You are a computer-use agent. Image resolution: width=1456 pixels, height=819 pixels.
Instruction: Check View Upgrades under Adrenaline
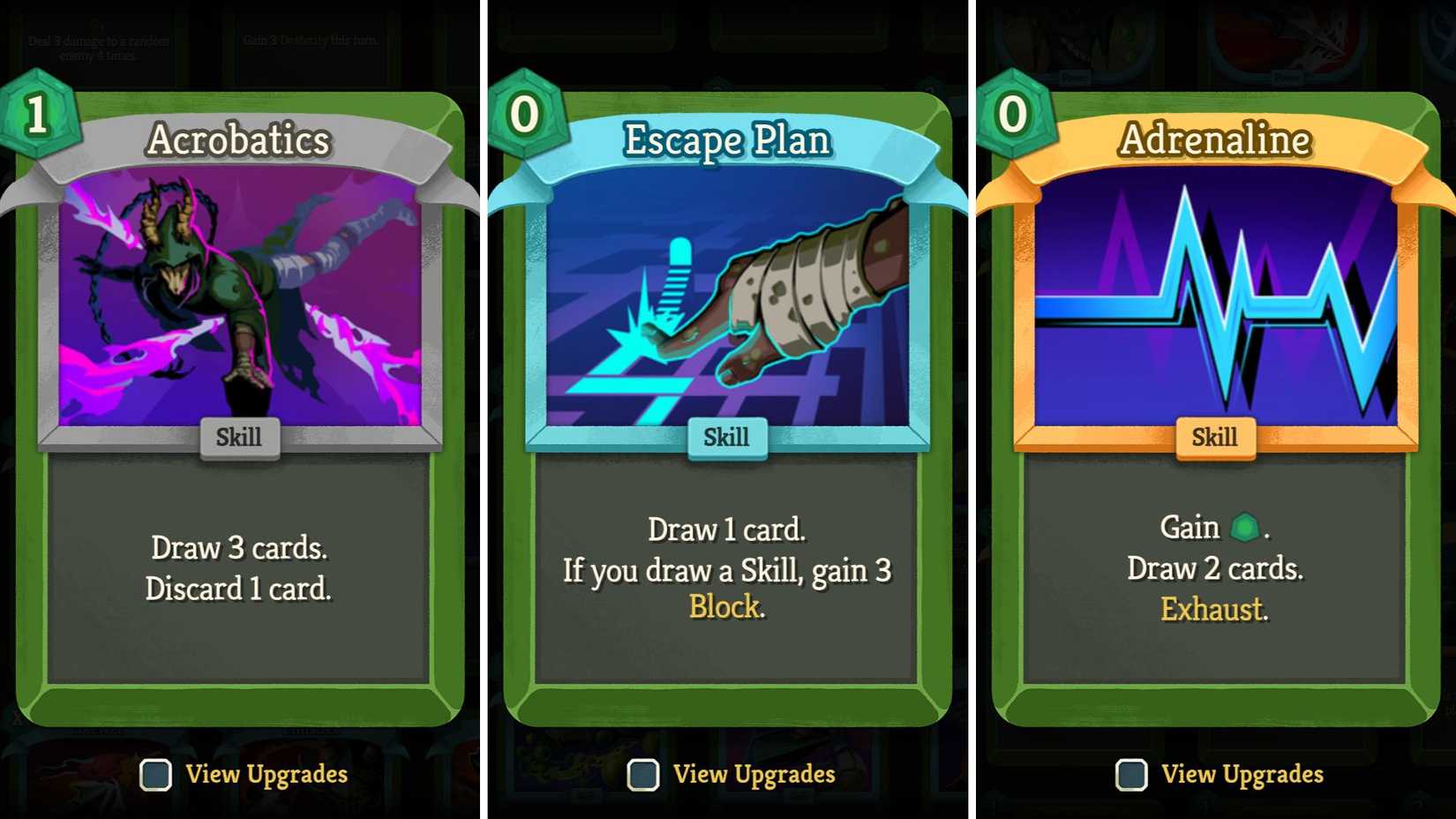pyautogui.click(x=1130, y=775)
